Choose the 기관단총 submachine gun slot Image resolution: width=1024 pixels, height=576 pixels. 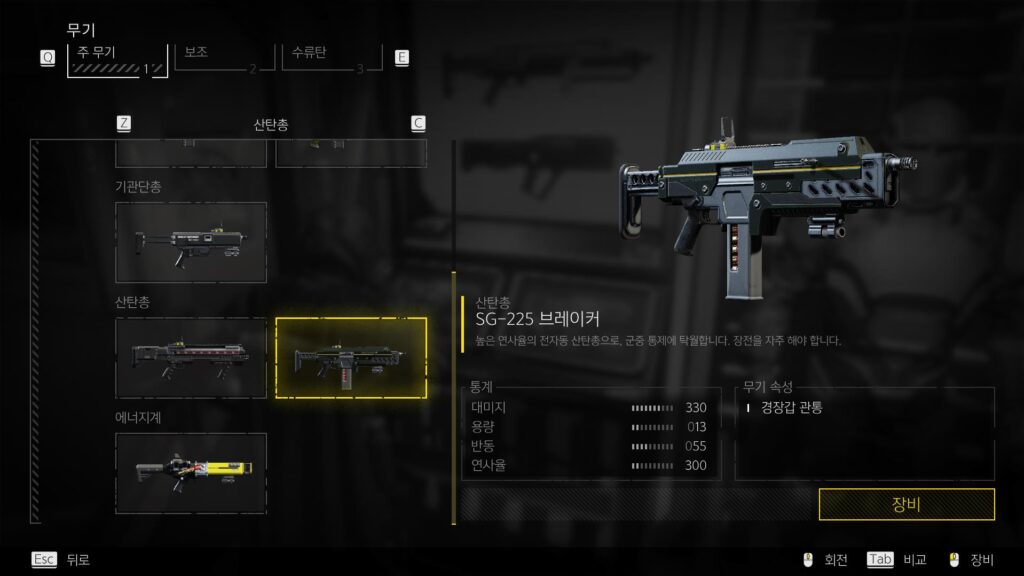point(191,242)
